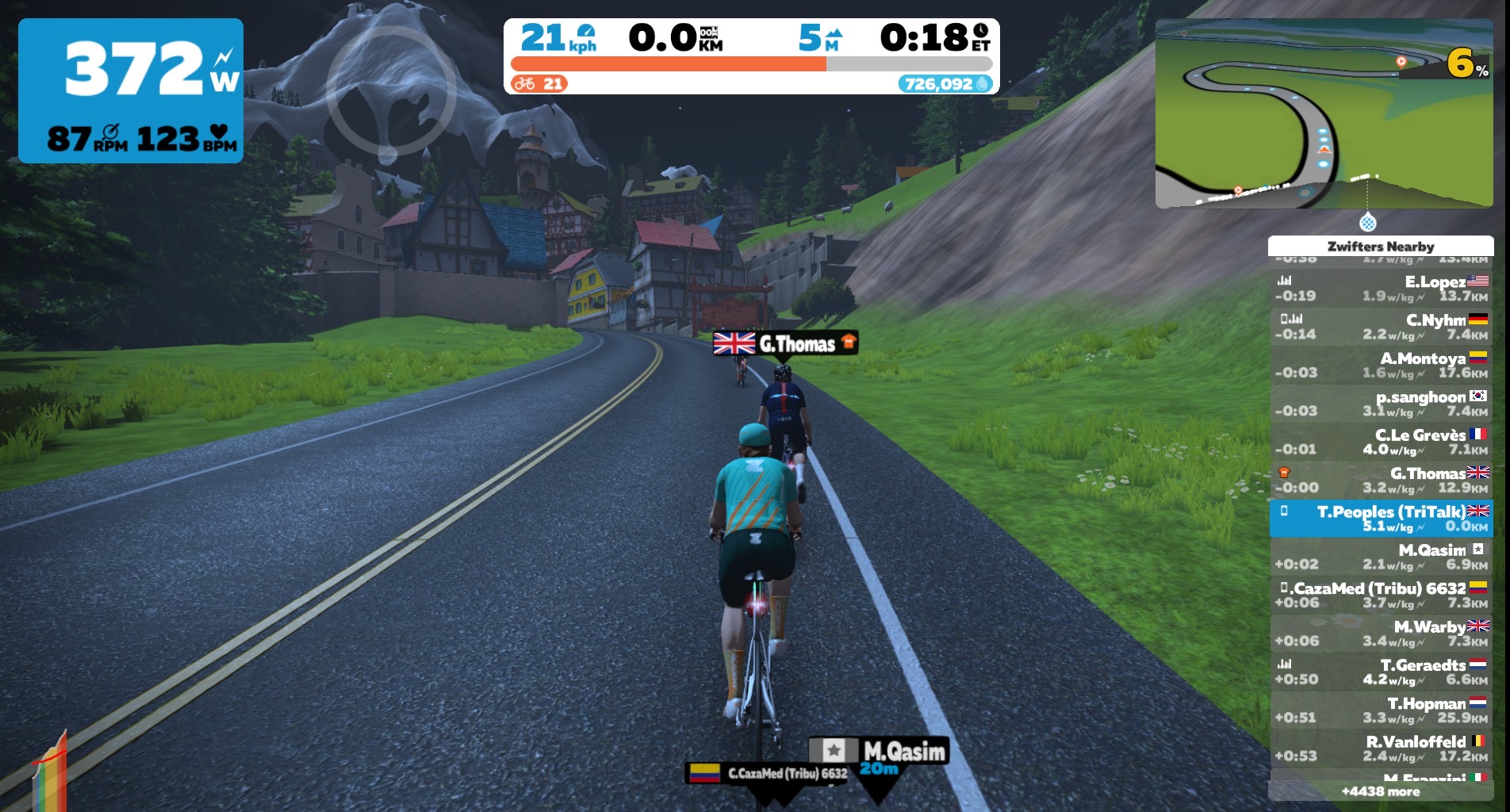Click the Zwifters Nearby header

point(1381,247)
